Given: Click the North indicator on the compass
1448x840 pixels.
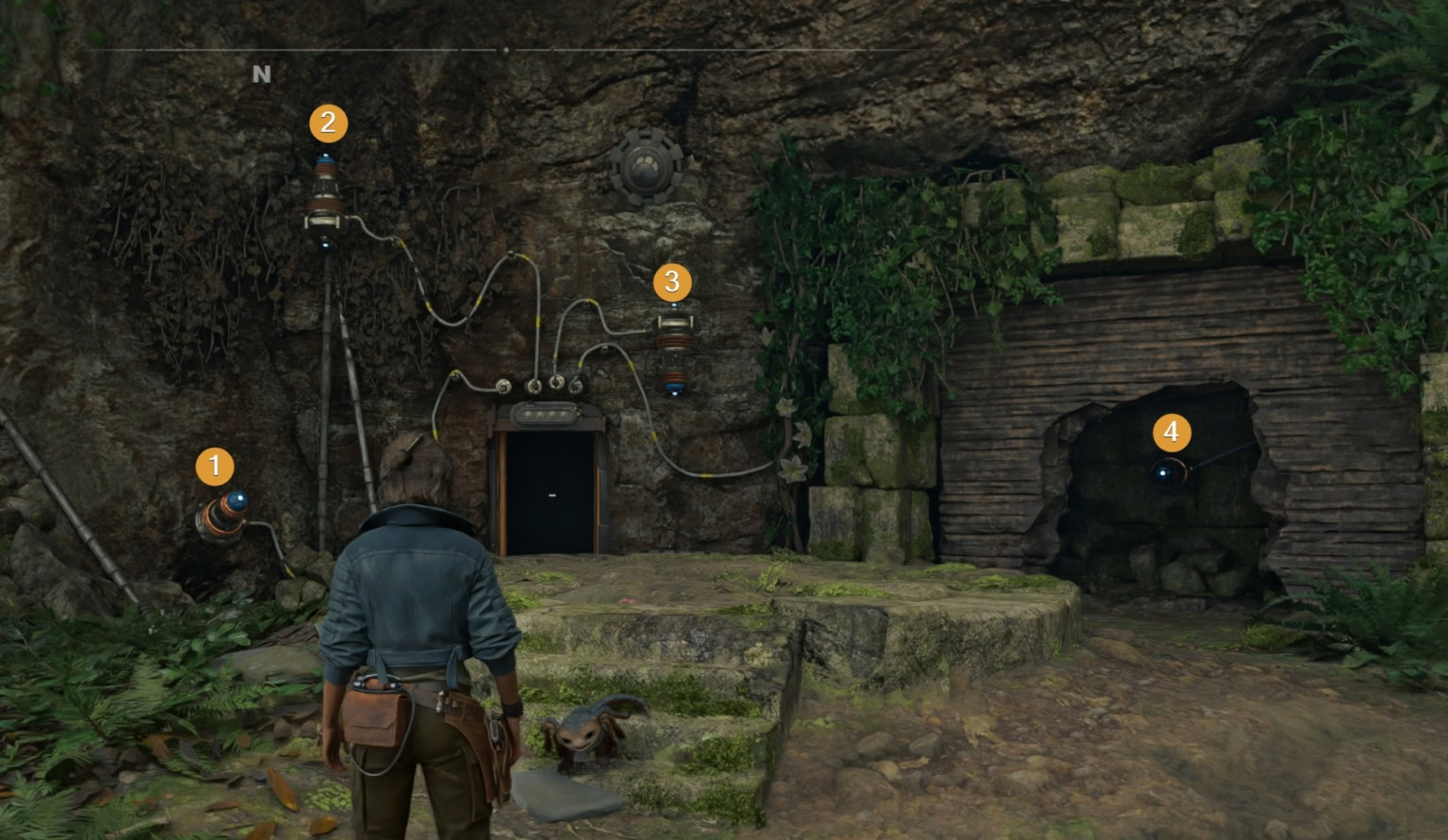Looking at the screenshot, I should tap(261, 74).
